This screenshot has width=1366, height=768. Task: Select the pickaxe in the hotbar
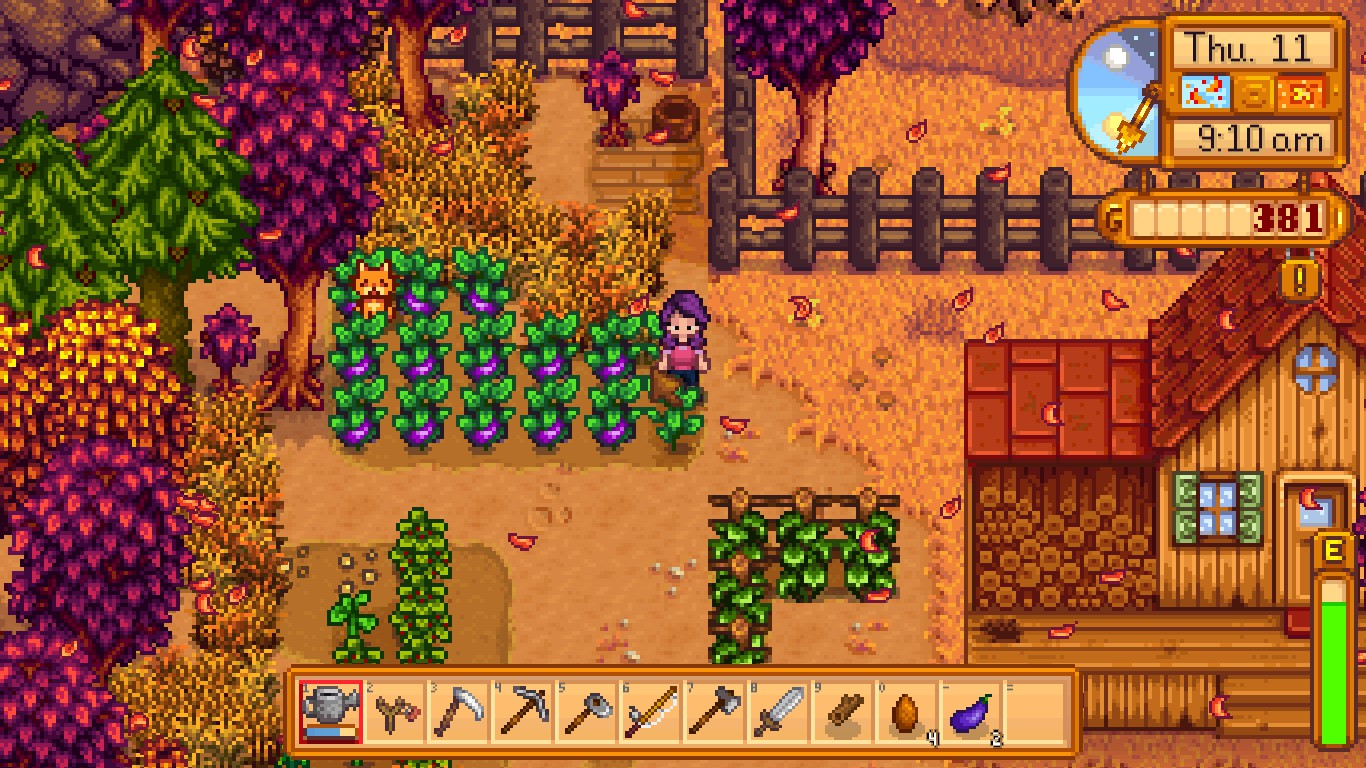click(x=523, y=711)
